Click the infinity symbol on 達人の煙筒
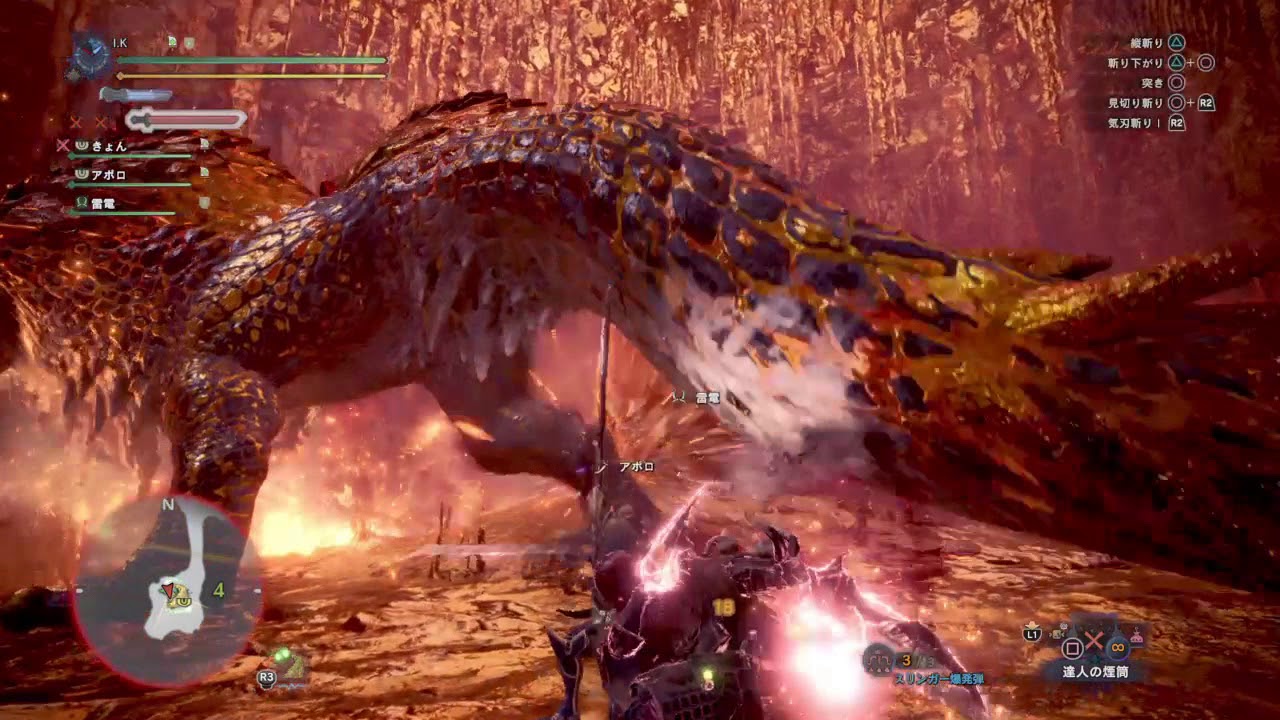Screen dimensions: 1280x720 [1116, 648]
